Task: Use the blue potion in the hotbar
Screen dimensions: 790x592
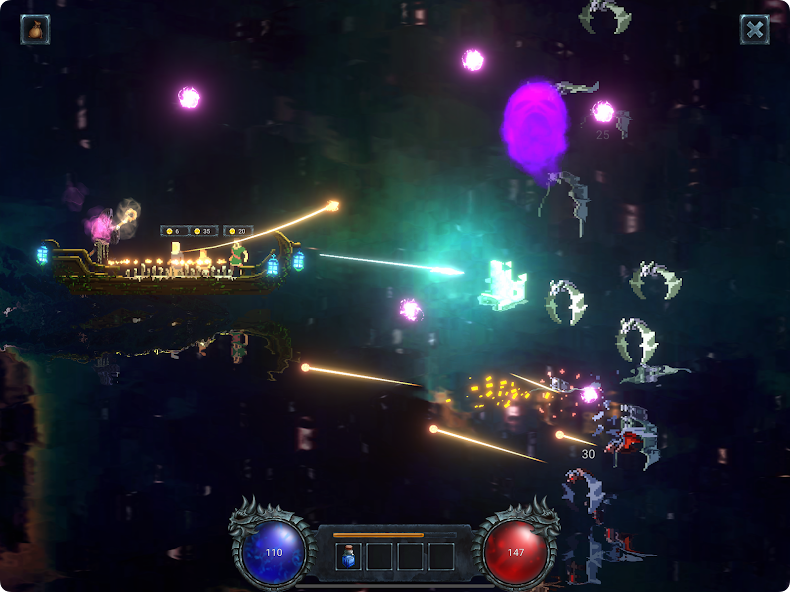Action: point(348,556)
